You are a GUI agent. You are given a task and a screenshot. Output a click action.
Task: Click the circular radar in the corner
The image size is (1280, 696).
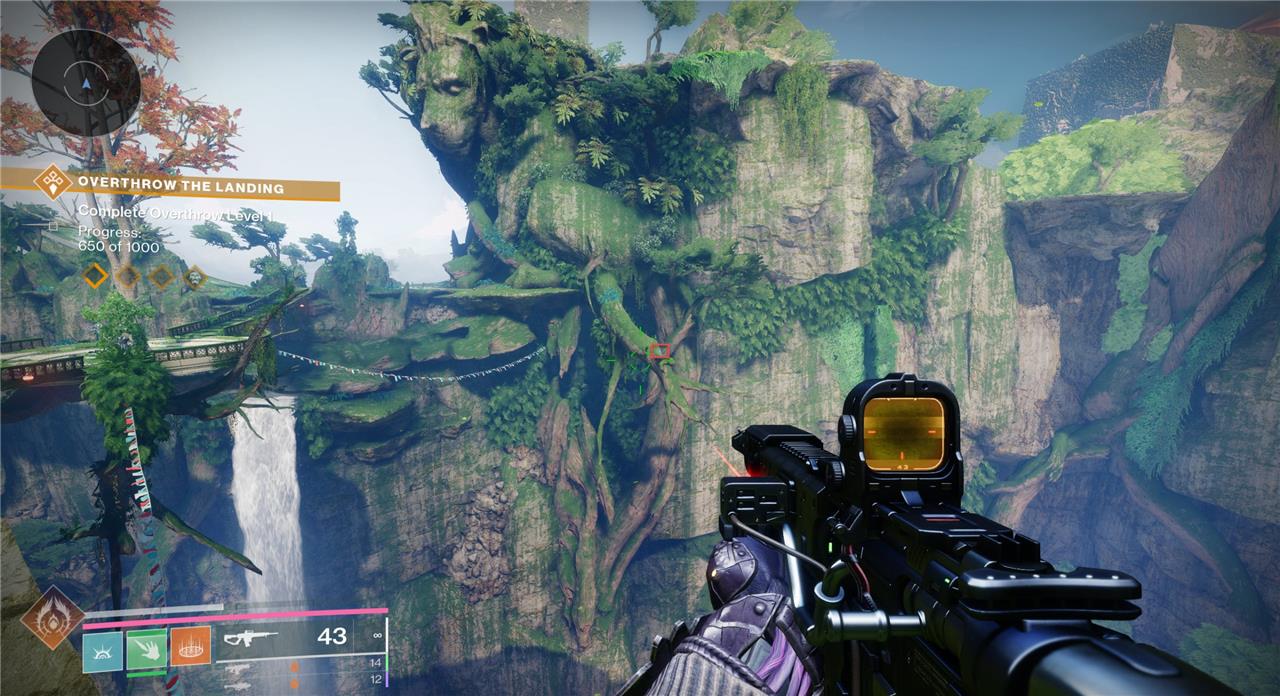click(x=83, y=81)
